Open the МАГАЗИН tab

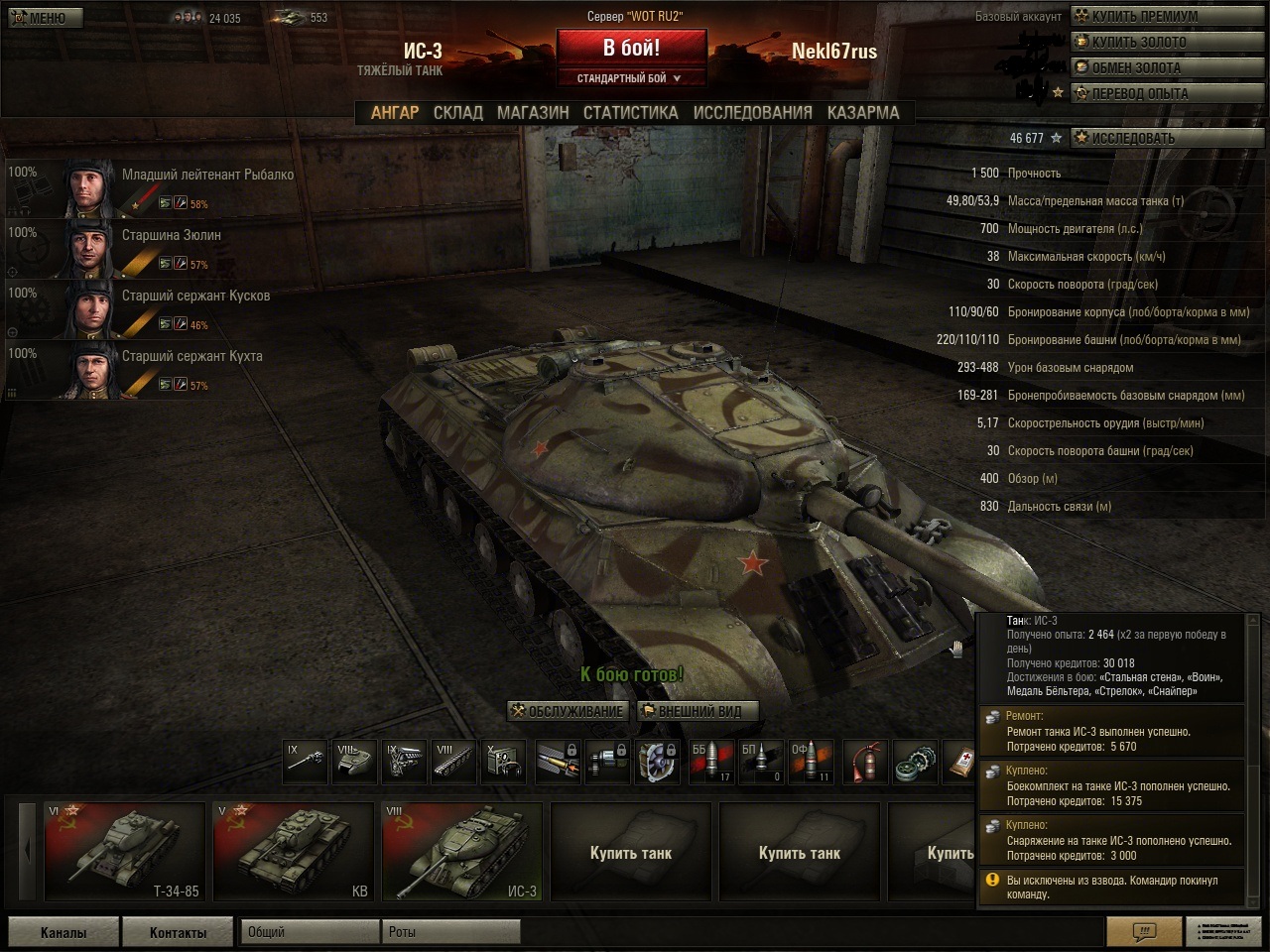pyautogui.click(x=533, y=113)
